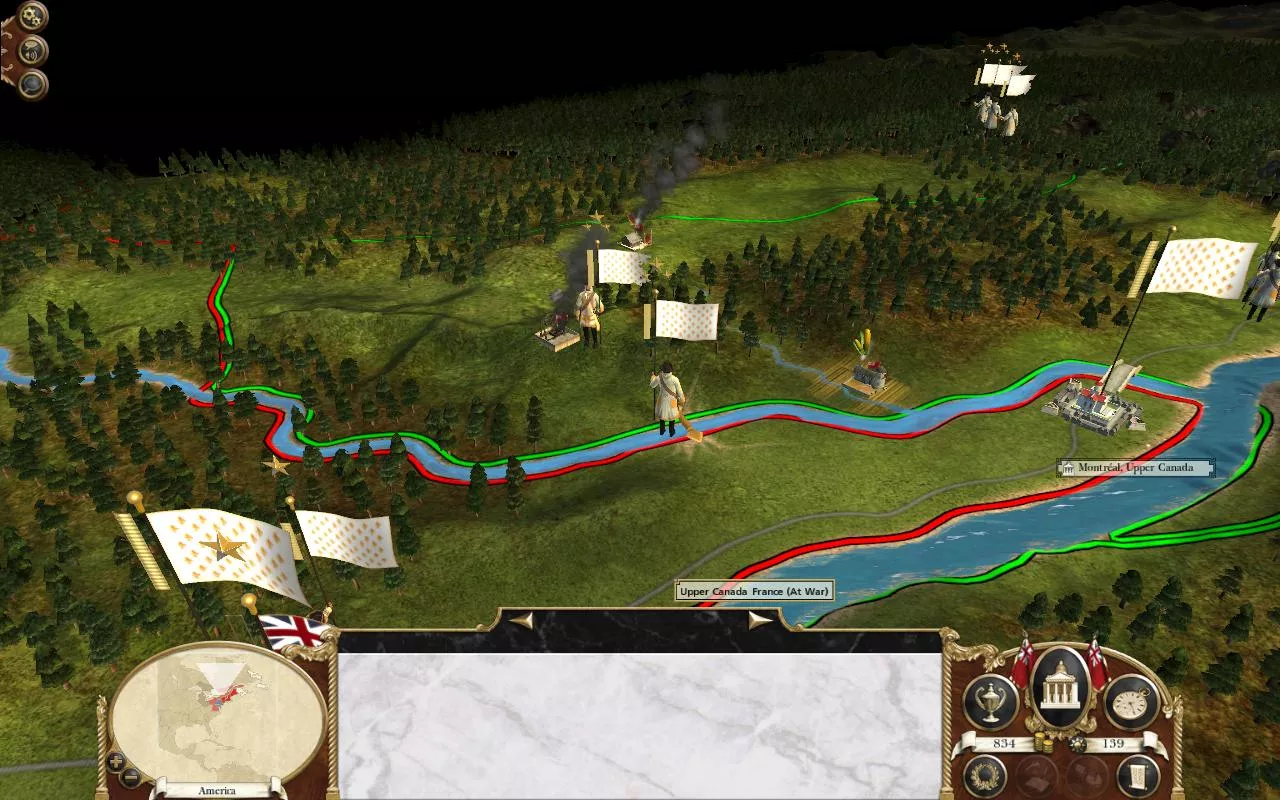This screenshot has width=1280, height=800.
Task: Open the scroll lists button
Action: tap(1137, 776)
